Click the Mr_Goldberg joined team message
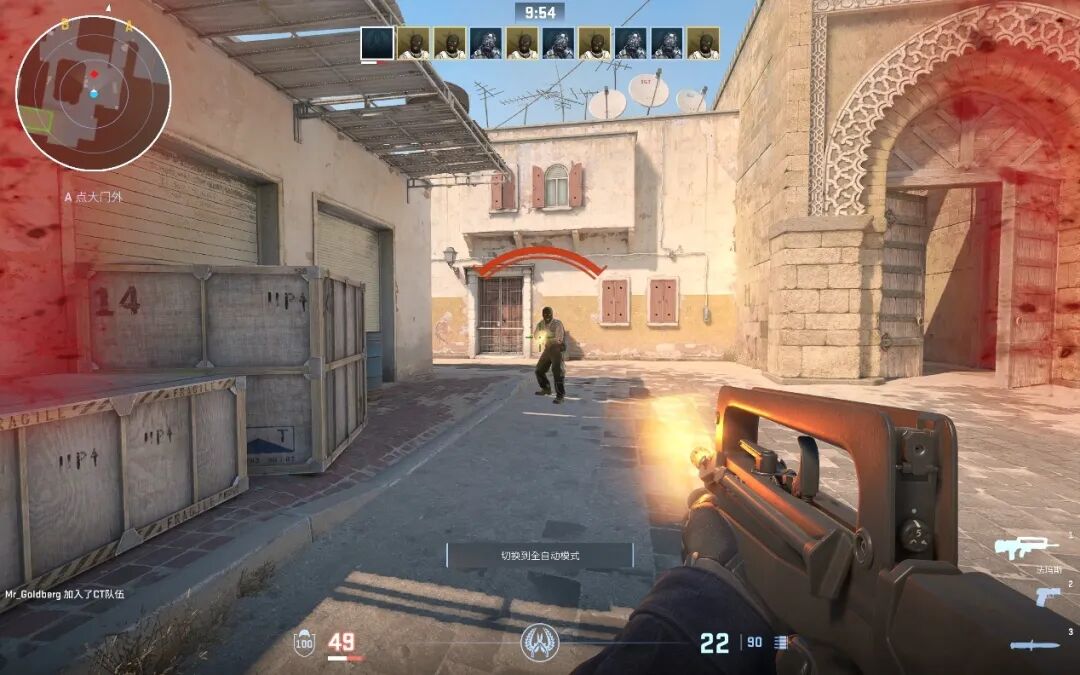The height and width of the screenshot is (675, 1080). coord(65,594)
